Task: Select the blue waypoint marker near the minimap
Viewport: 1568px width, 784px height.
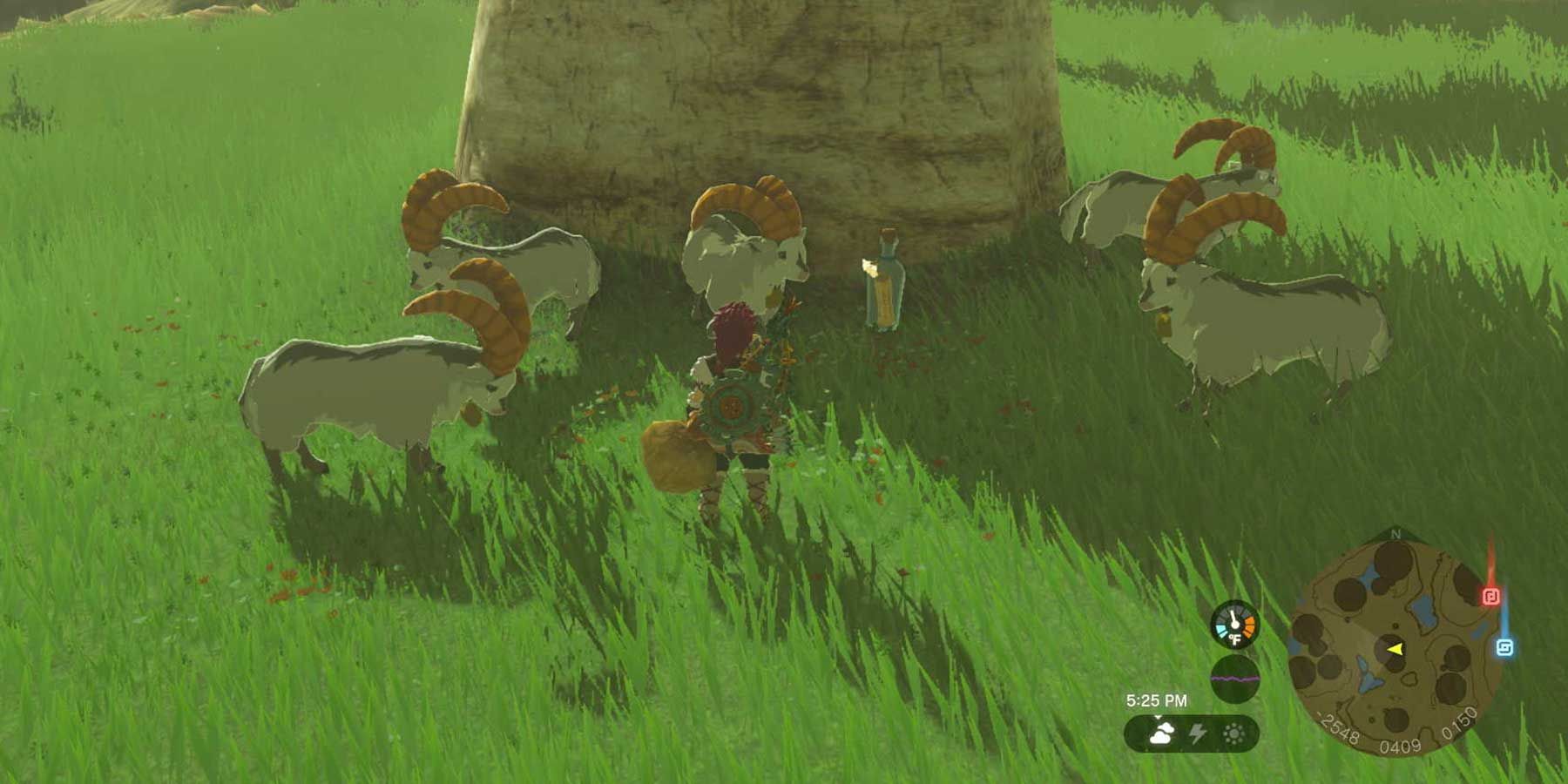Action: [1503, 646]
